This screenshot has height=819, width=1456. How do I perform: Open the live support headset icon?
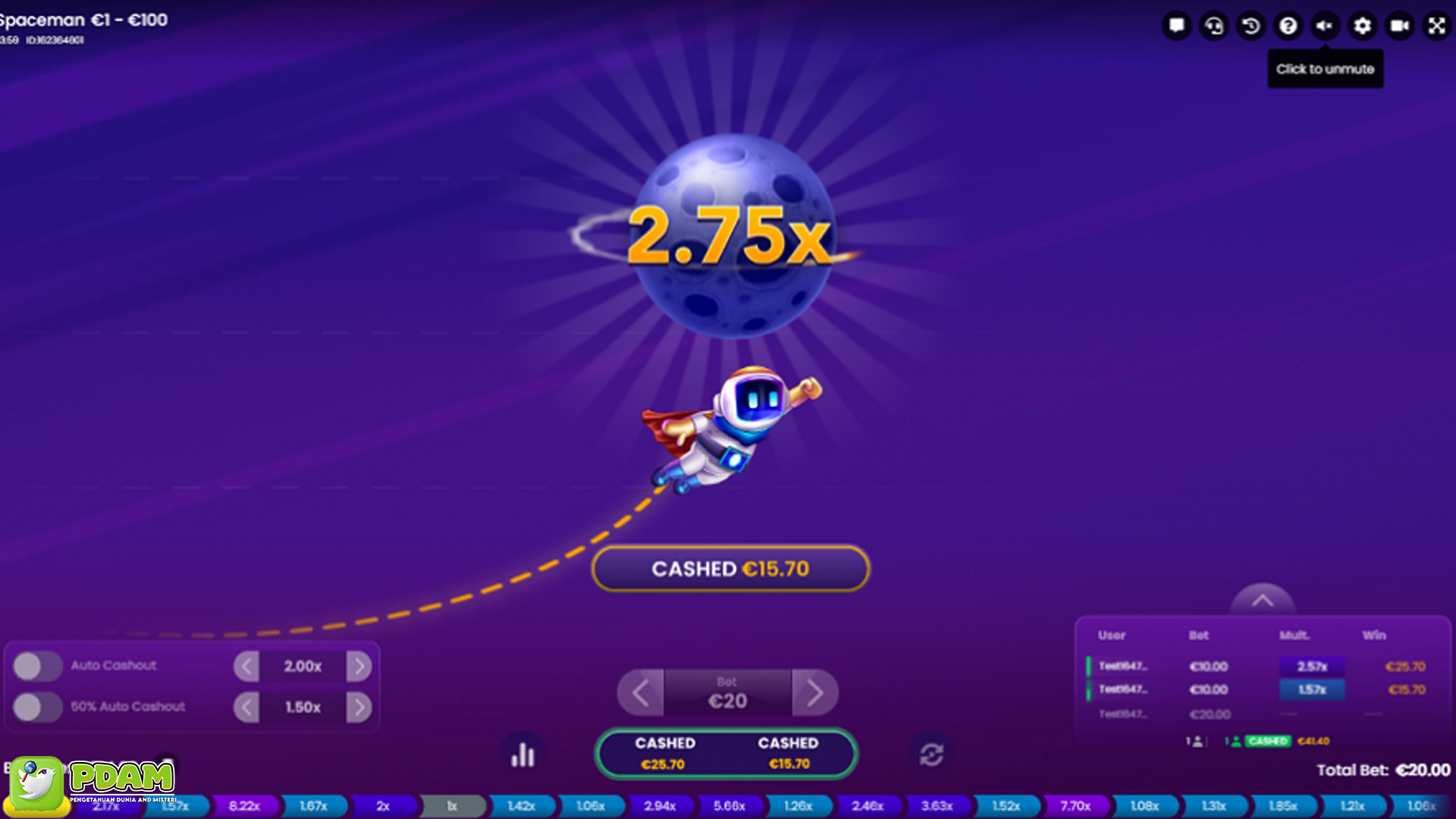click(x=1213, y=26)
